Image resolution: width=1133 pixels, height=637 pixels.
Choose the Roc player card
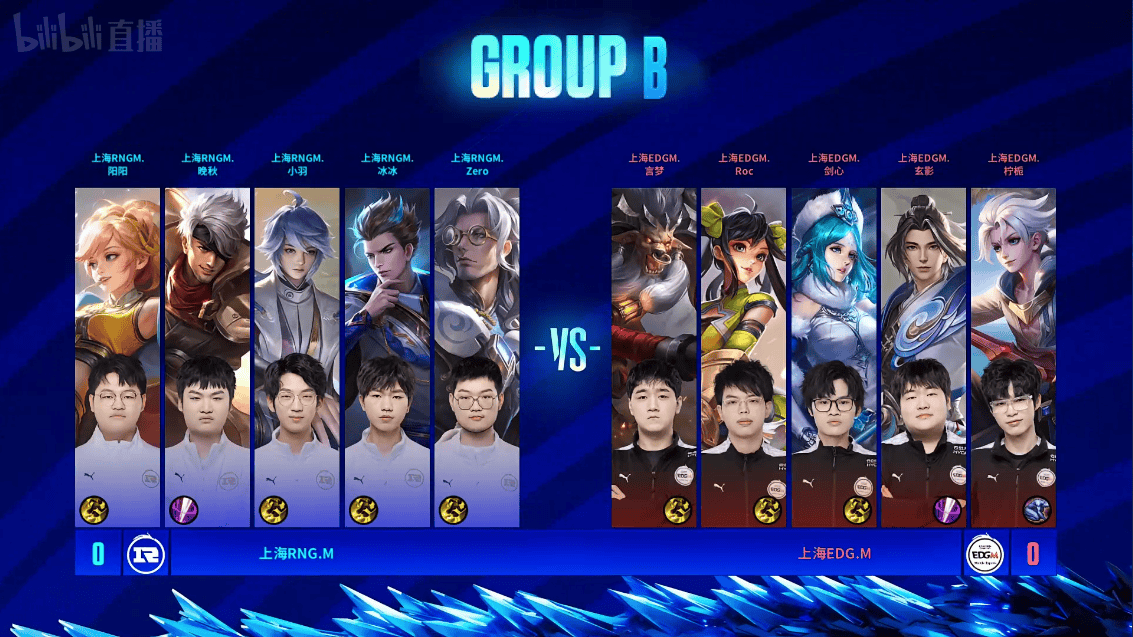tap(744, 356)
